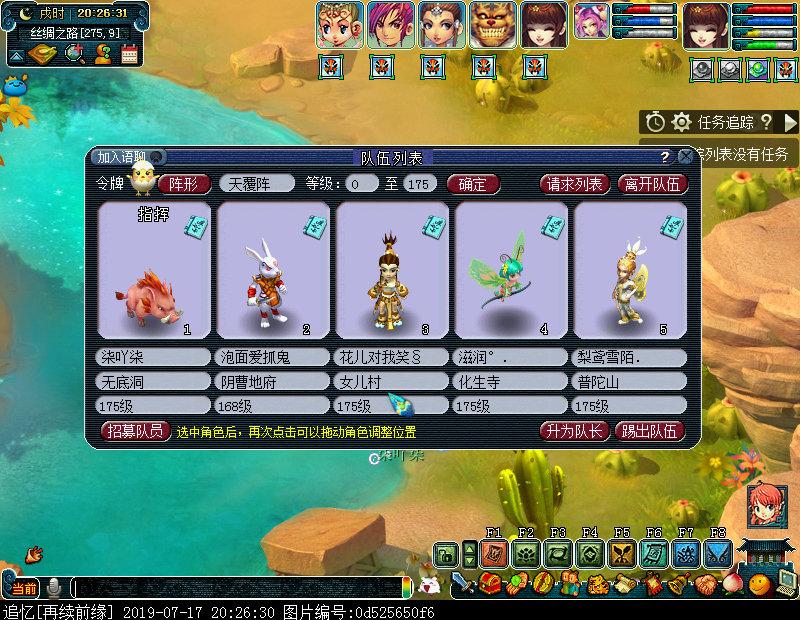Open the calendar icon under the clock
This screenshot has height=620, width=800.
point(129,54)
